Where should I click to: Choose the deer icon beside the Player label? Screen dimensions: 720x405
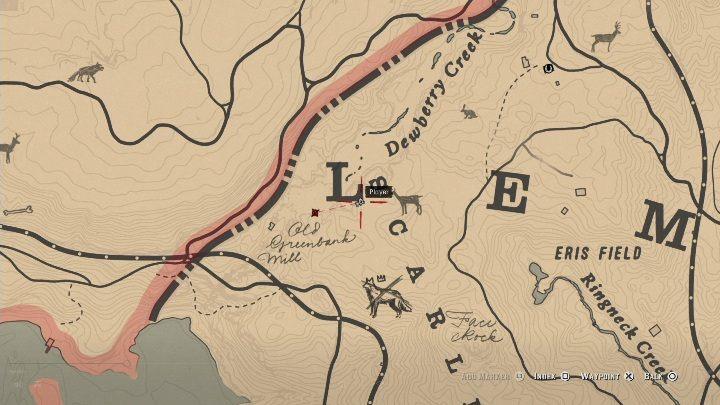(x=410, y=204)
